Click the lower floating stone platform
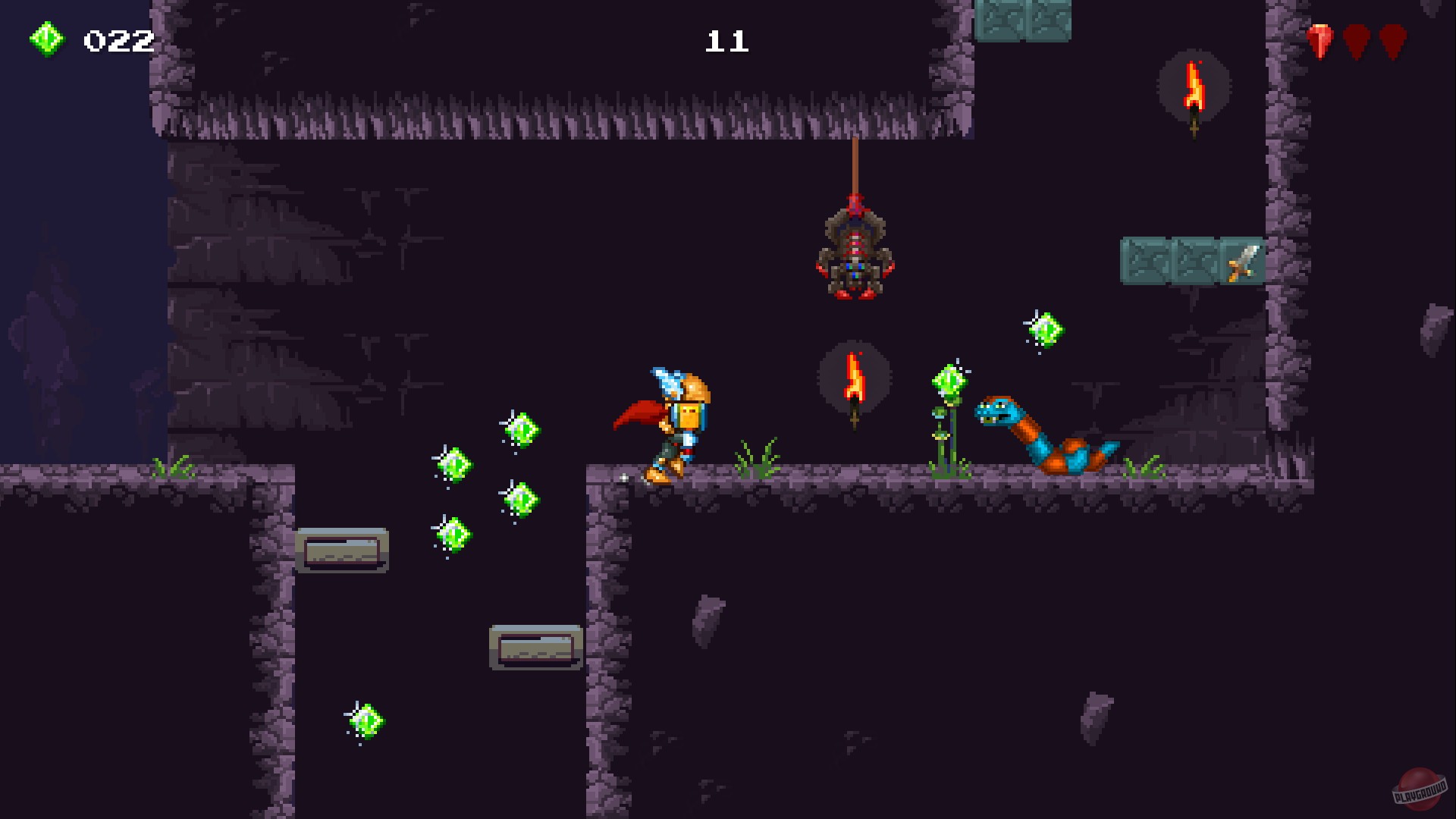This screenshot has width=1456, height=819. point(535,648)
